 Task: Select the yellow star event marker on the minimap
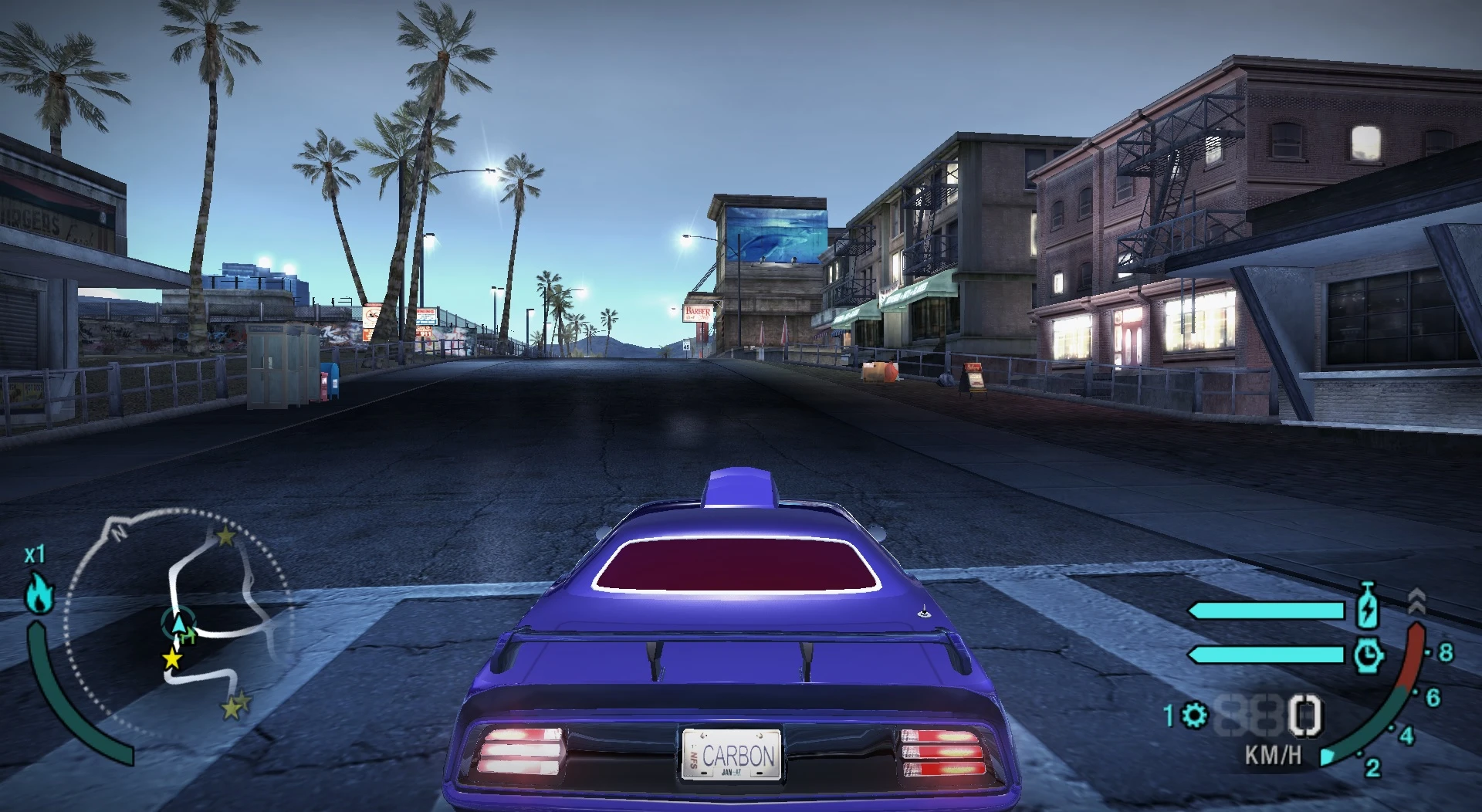pos(171,658)
